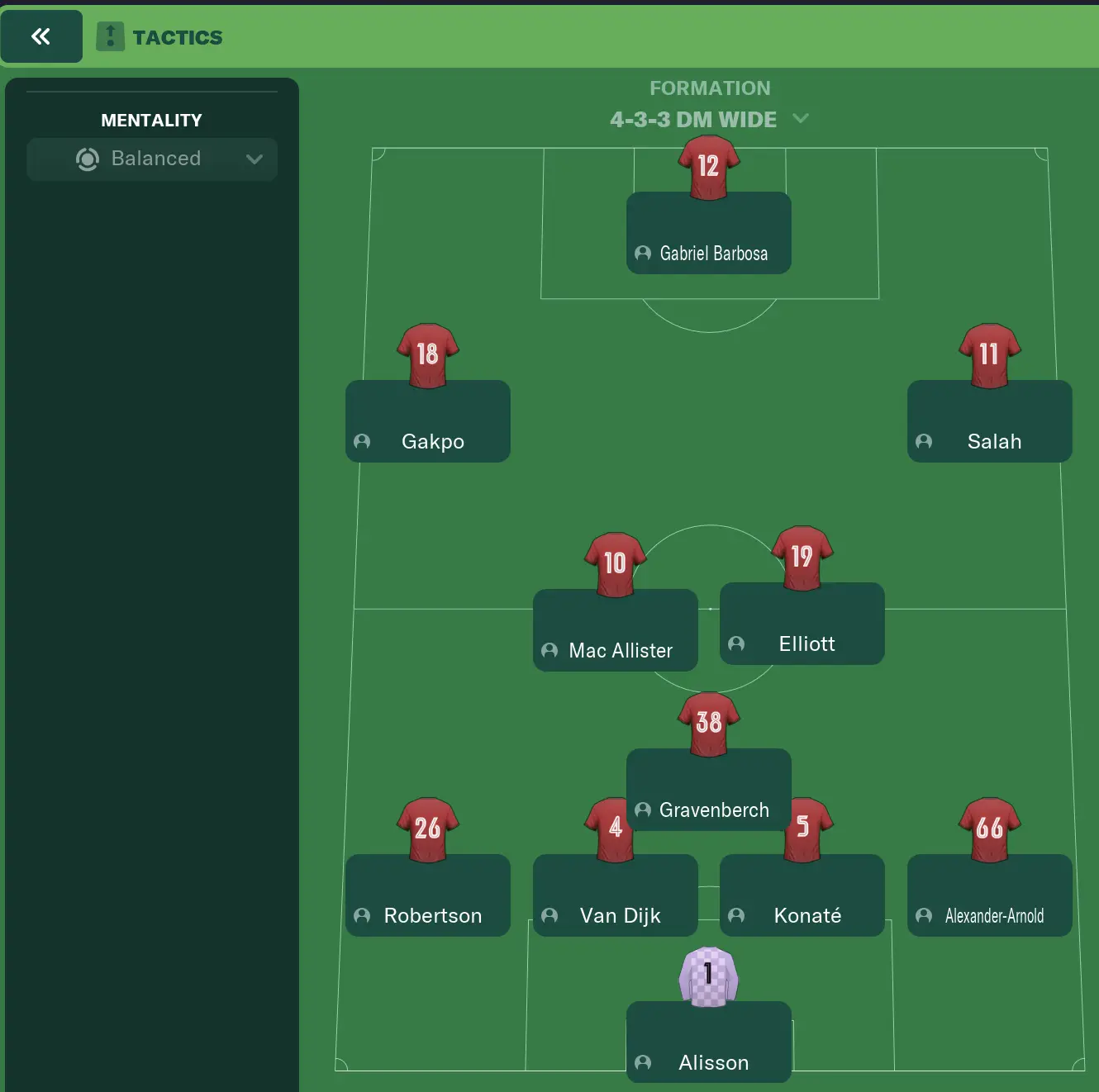Click Mac Allister's profile avatar icon
The height and width of the screenshot is (1092, 1099).
pos(549,651)
